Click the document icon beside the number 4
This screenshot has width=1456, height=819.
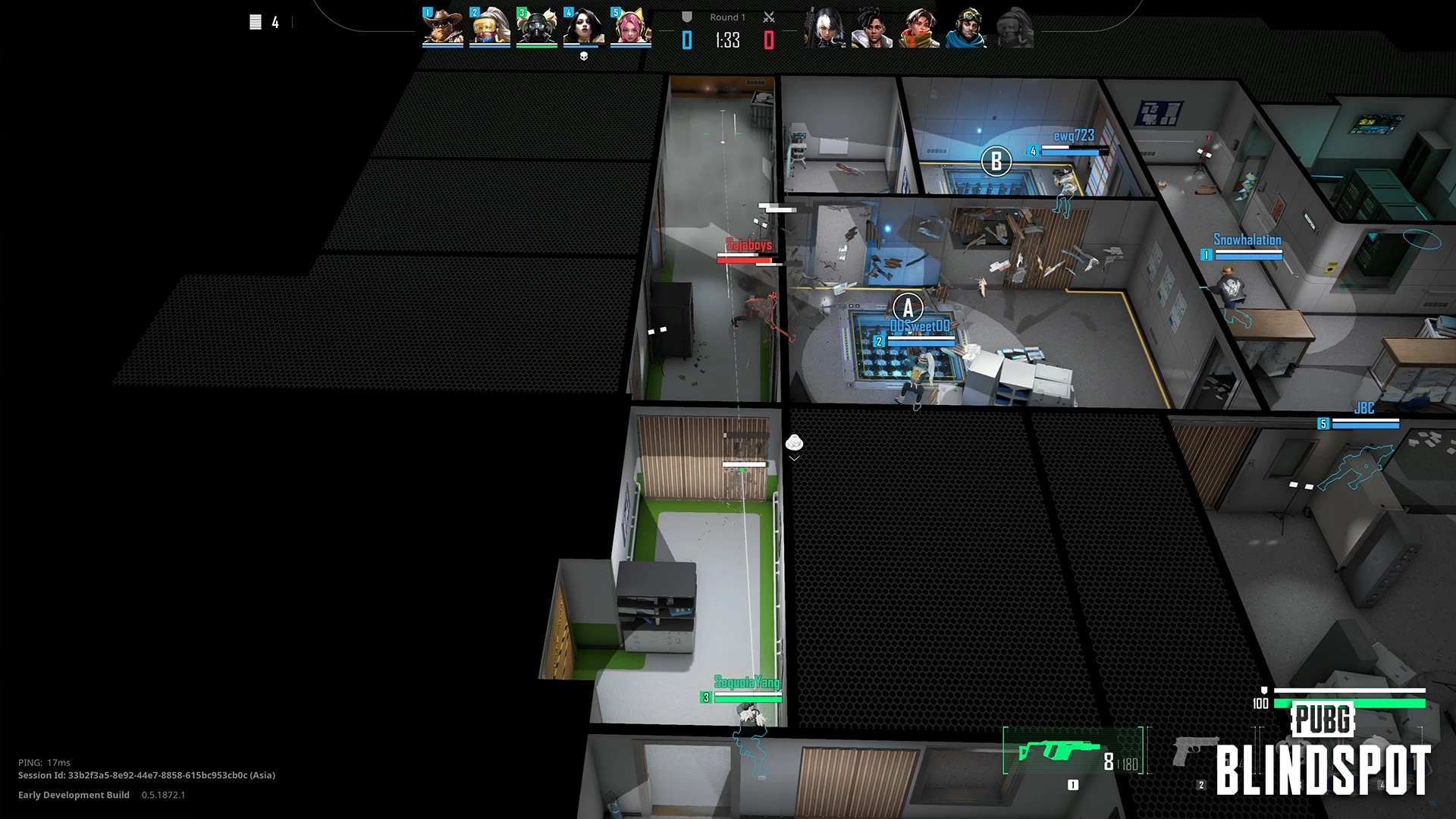256,23
